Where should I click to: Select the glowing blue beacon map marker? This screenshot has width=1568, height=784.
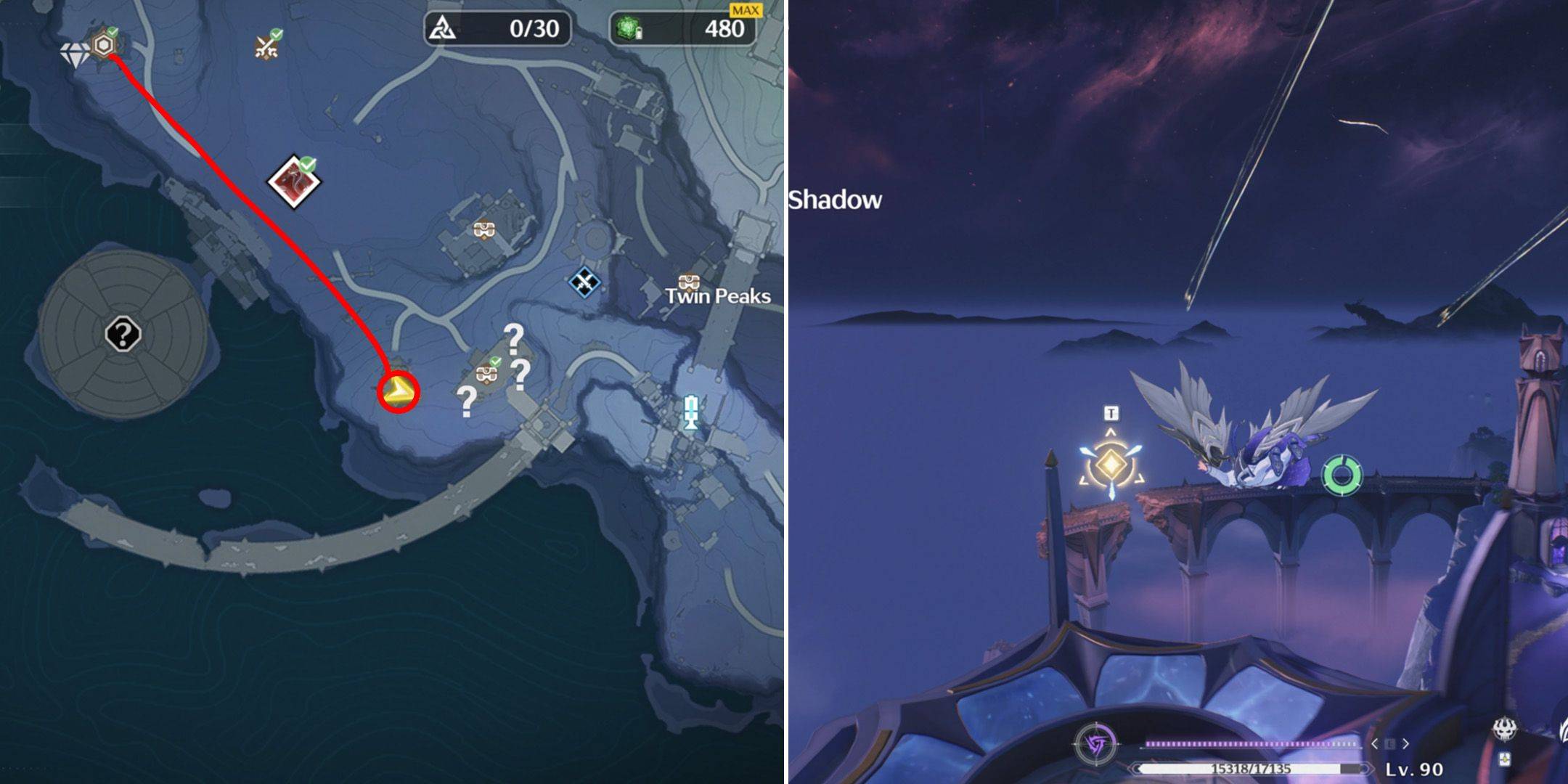(690, 412)
